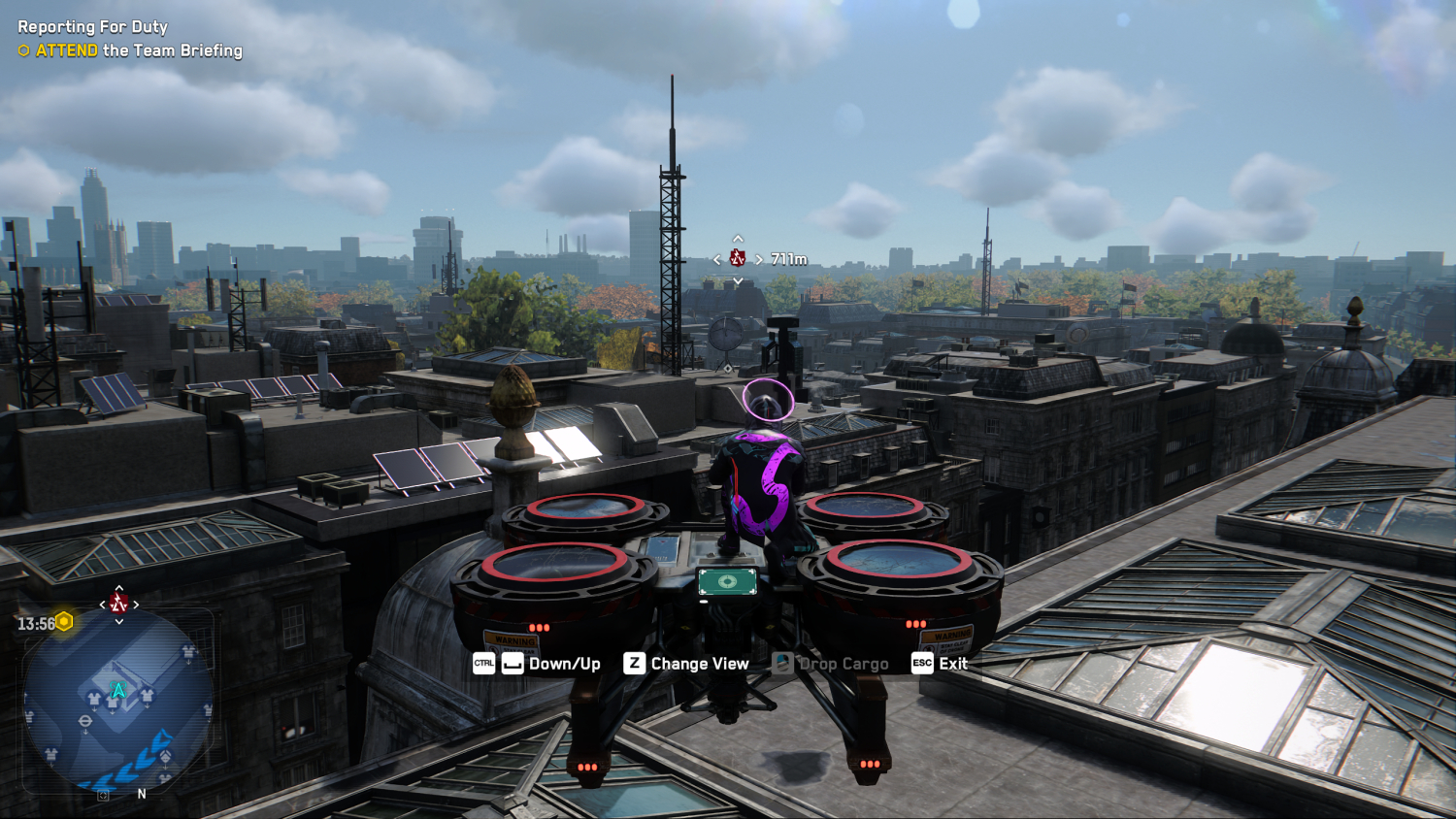Select the square target icon below the minimap
Image resolution: width=1456 pixels, height=819 pixels.
coord(104,795)
